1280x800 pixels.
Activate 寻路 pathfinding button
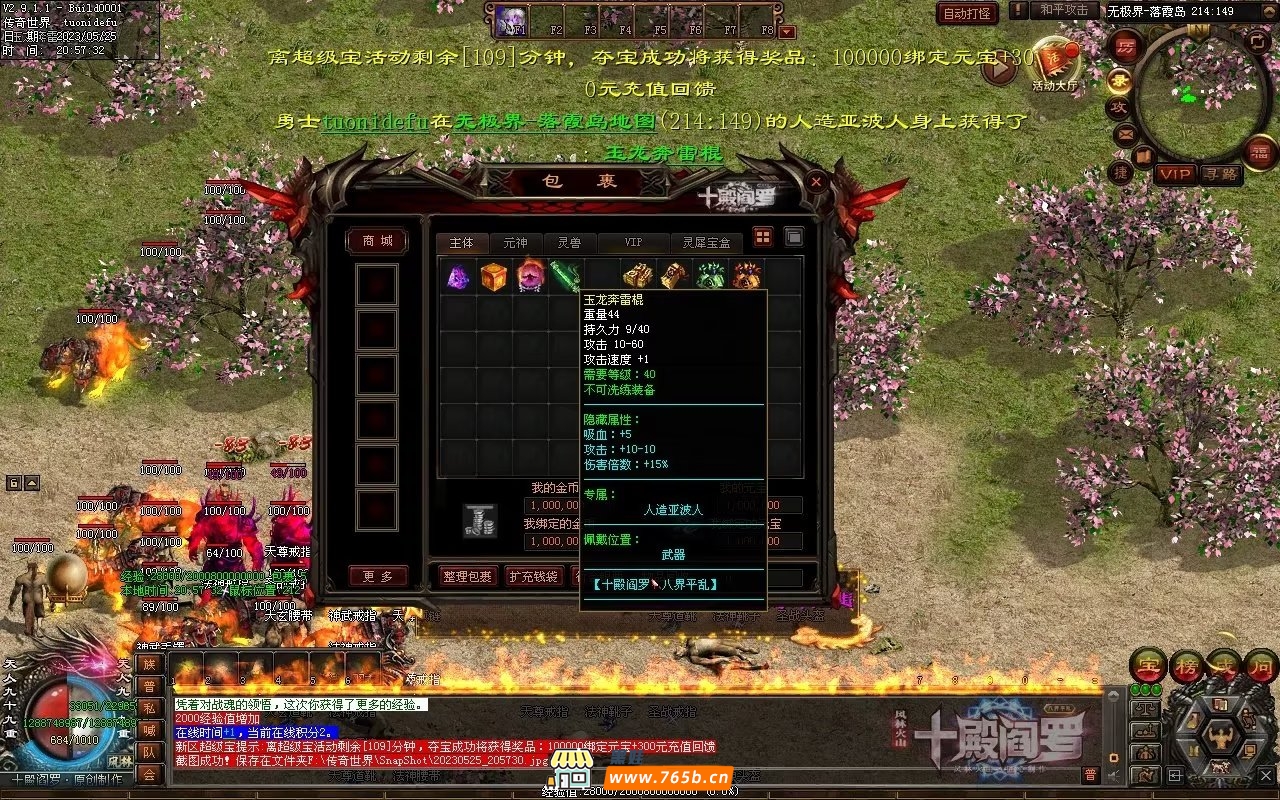pos(1219,174)
